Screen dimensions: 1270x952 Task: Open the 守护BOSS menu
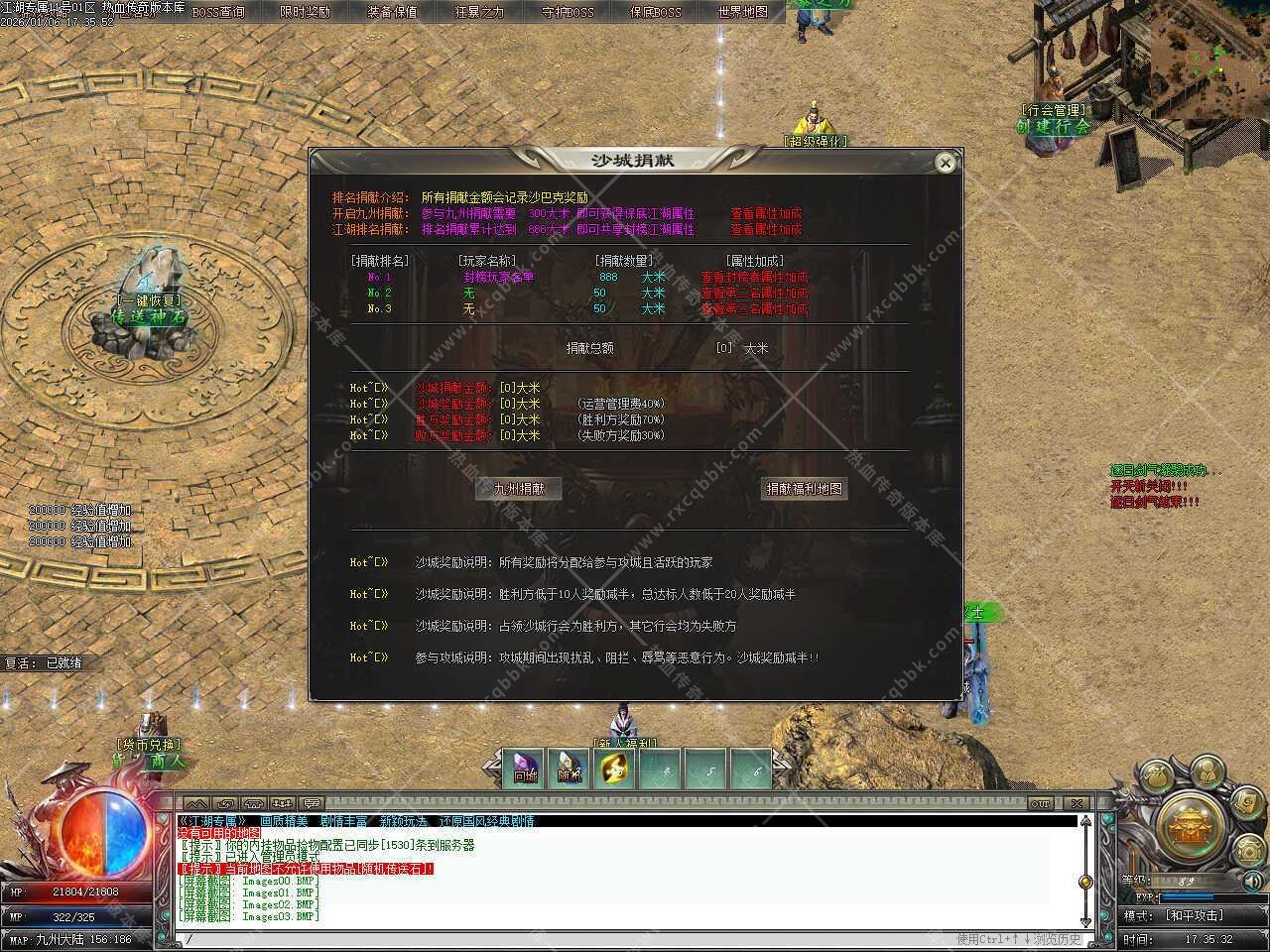coord(568,12)
